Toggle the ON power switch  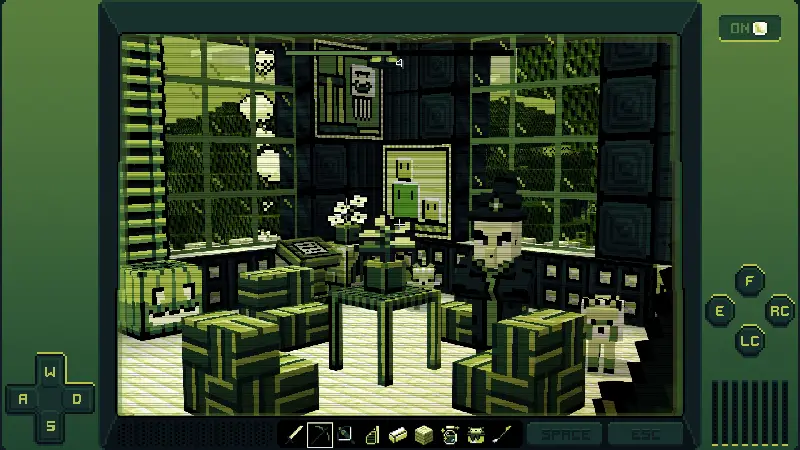[750, 28]
